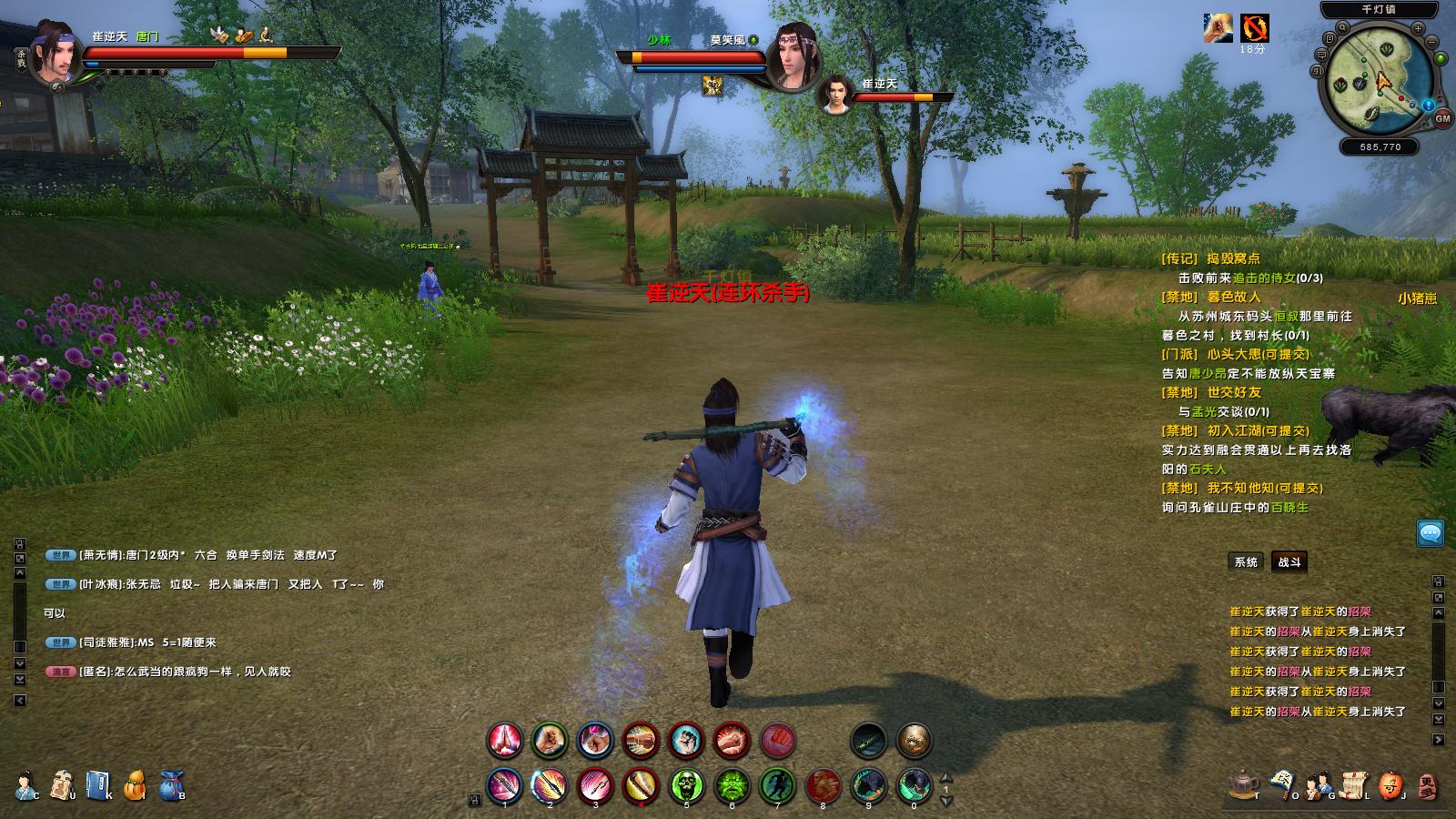Use the green demon face skill
The image size is (1456, 819).
click(x=732, y=784)
